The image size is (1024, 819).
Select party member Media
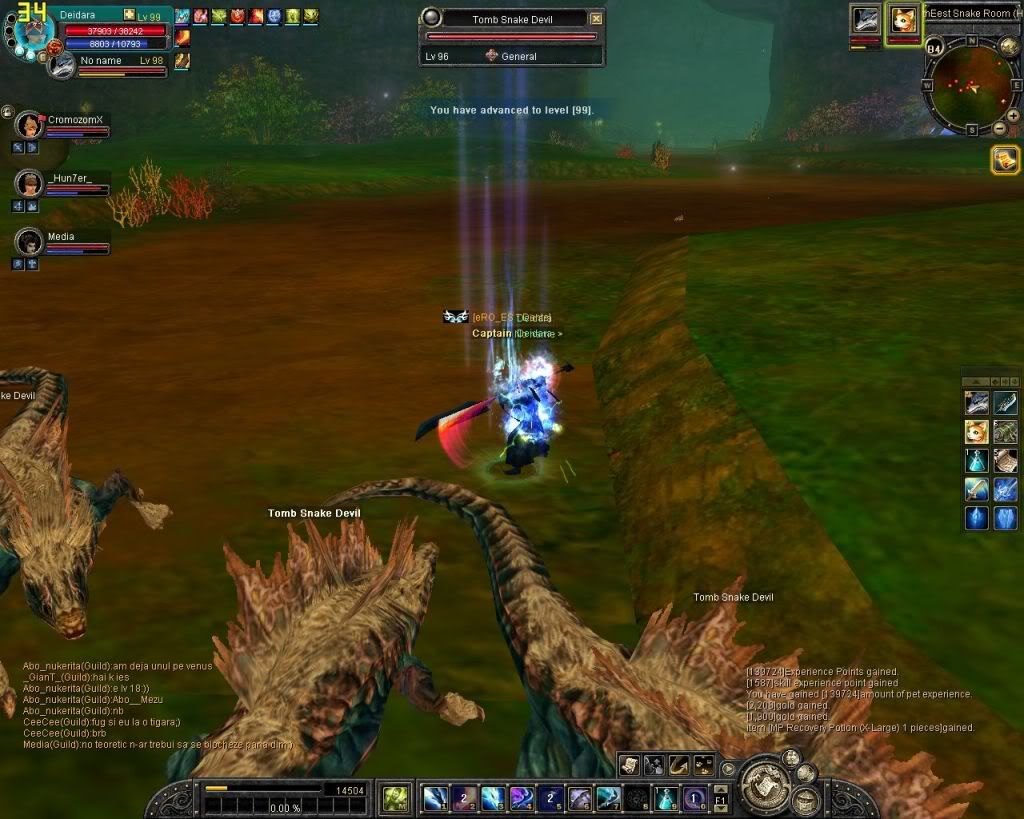(x=29, y=243)
